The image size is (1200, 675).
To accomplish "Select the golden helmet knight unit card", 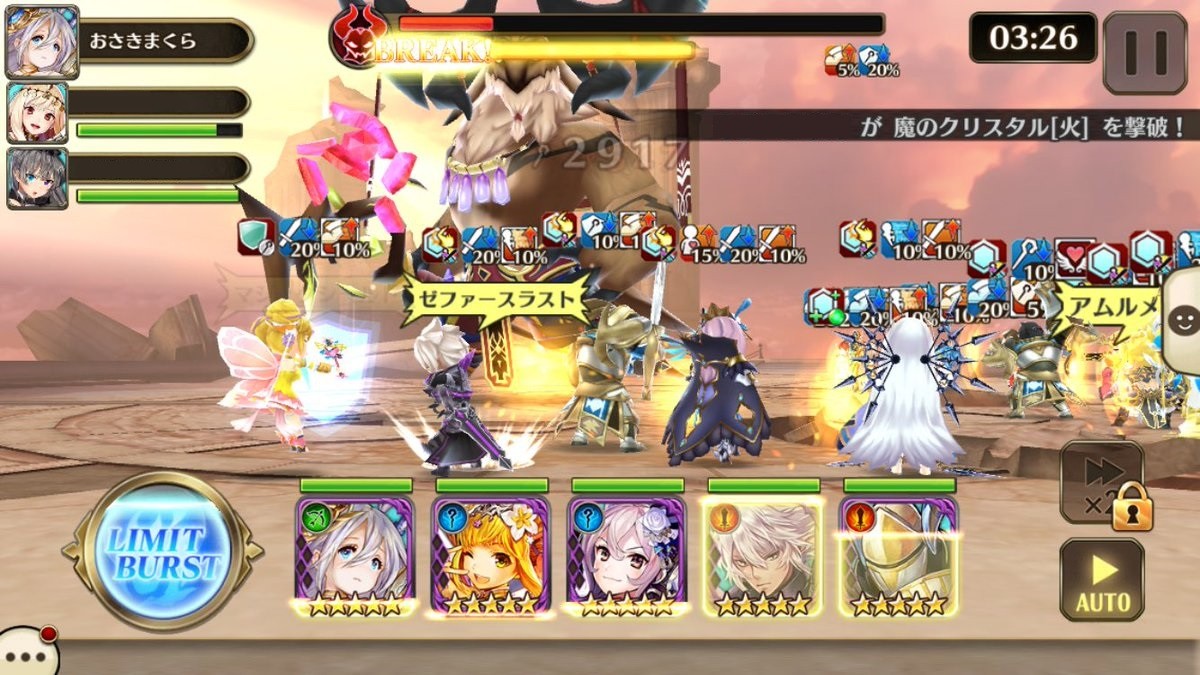I will [899, 555].
